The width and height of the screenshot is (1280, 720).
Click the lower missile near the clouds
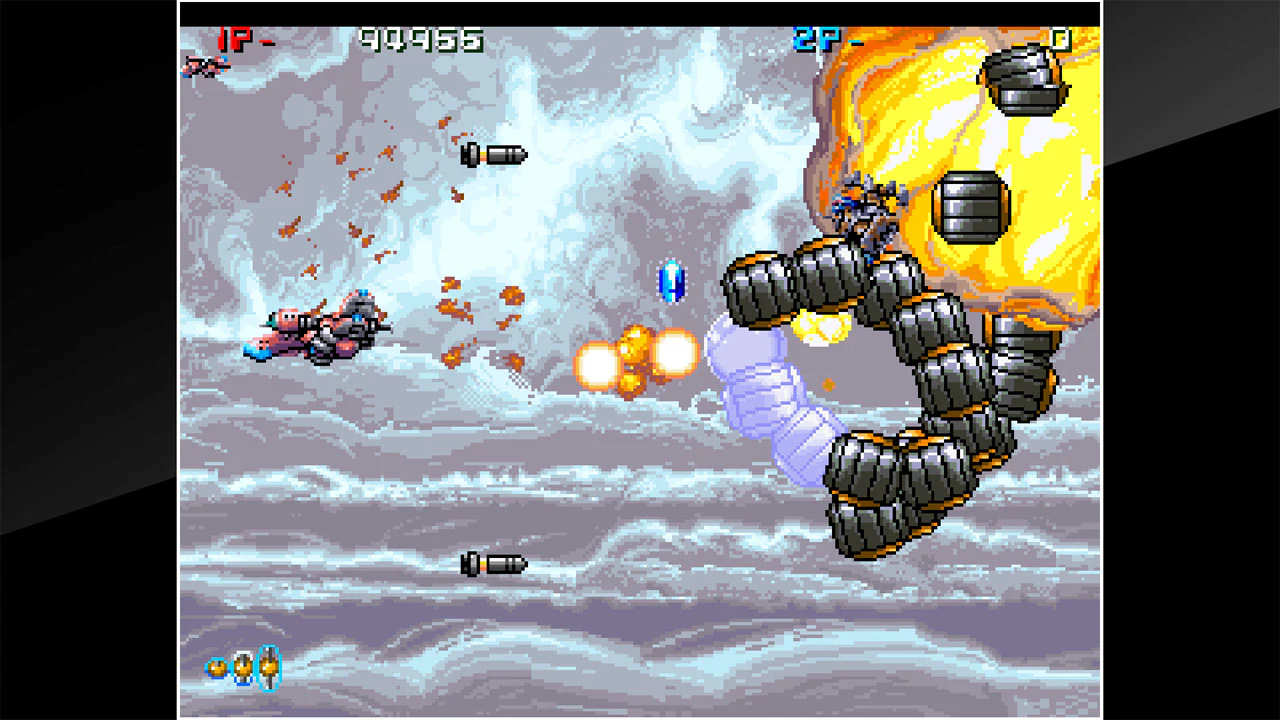pos(492,564)
